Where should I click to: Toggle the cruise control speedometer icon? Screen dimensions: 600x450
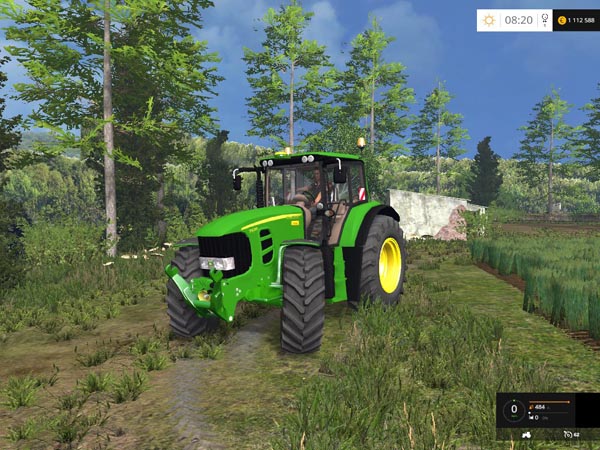click(568, 434)
